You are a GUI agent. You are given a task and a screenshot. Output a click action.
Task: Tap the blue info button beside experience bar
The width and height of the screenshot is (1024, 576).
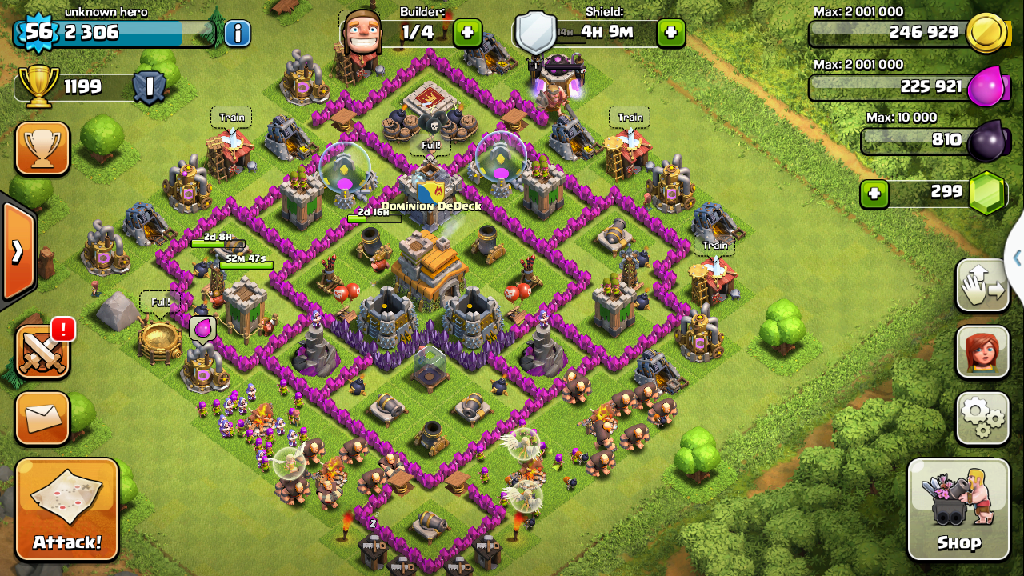238,33
